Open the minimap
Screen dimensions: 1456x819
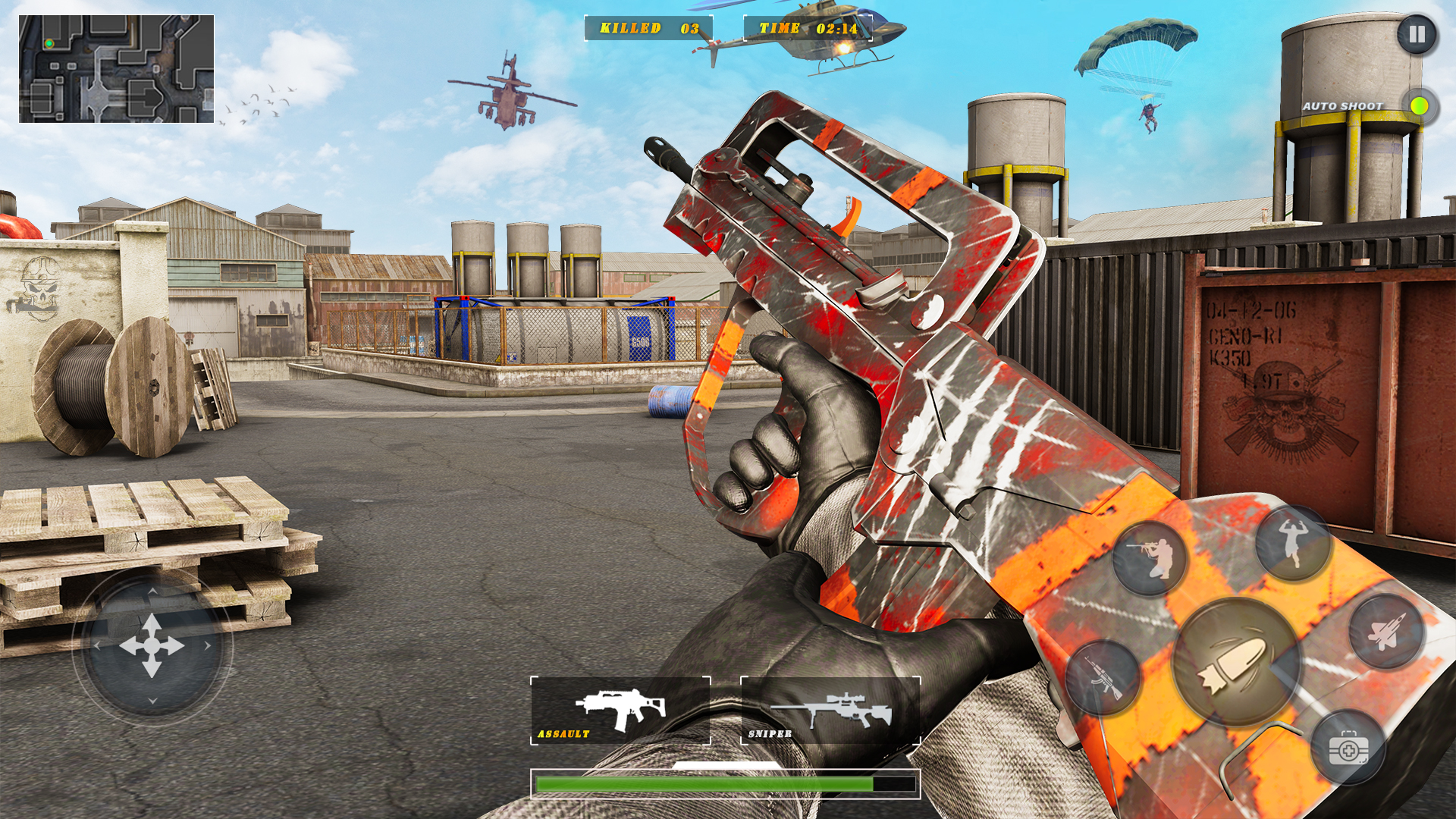pos(116,69)
